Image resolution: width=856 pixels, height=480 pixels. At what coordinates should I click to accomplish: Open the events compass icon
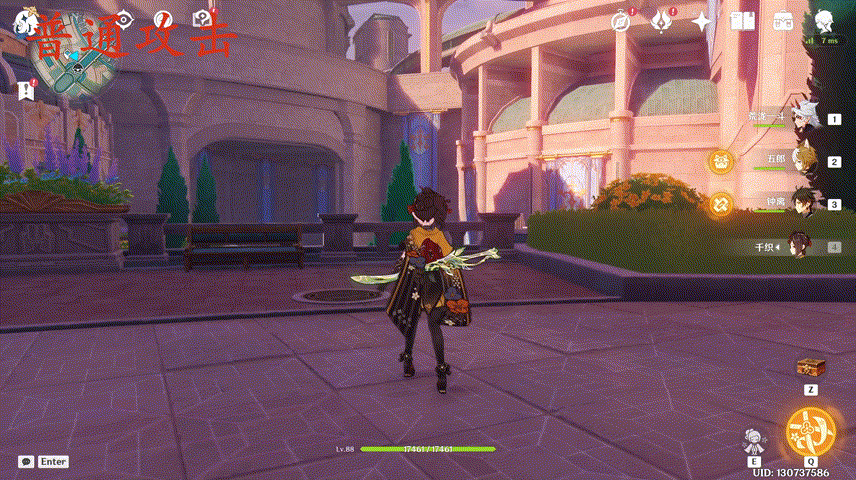pos(622,21)
